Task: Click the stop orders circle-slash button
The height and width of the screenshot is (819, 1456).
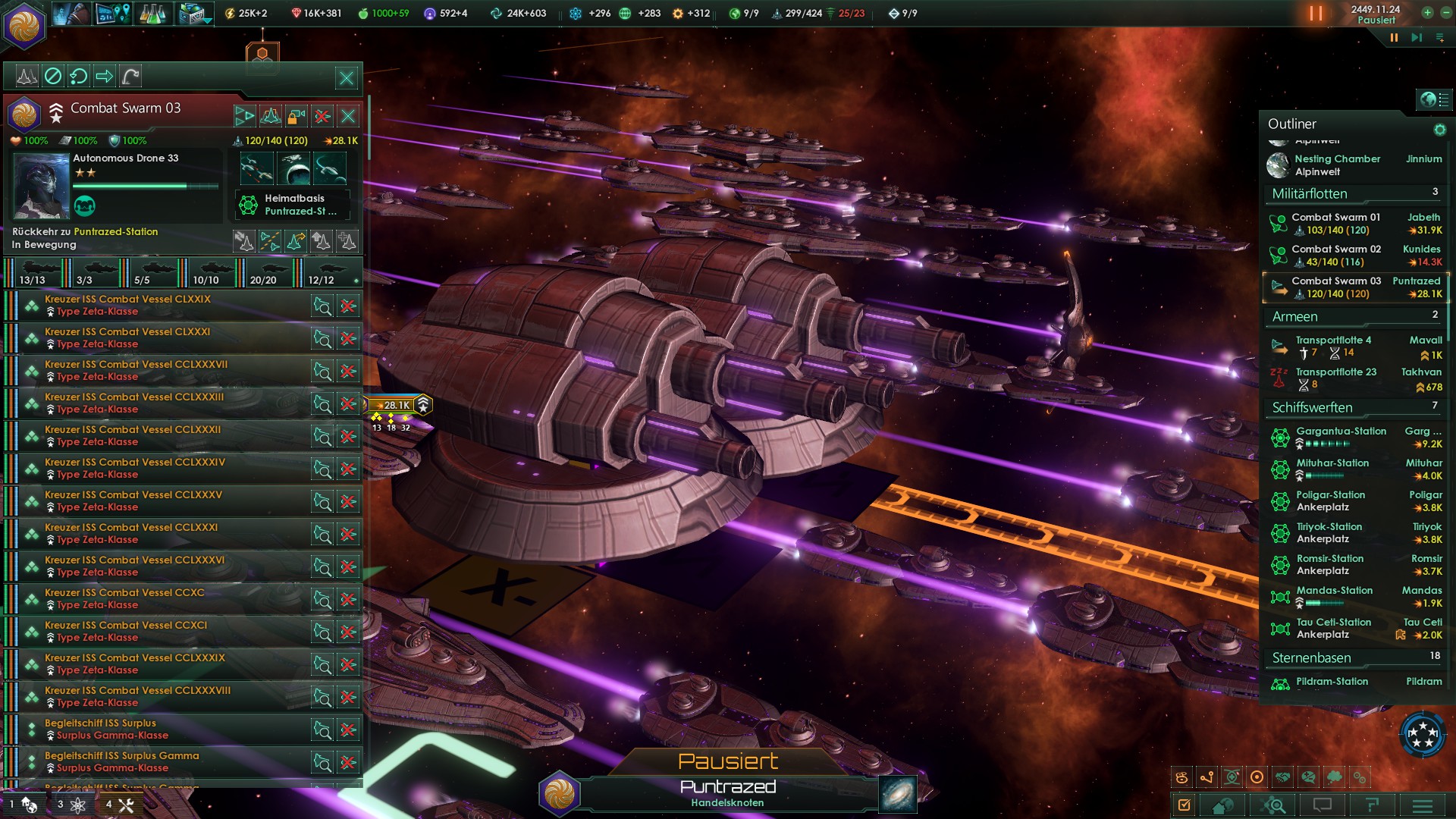Action: pyautogui.click(x=53, y=76)
